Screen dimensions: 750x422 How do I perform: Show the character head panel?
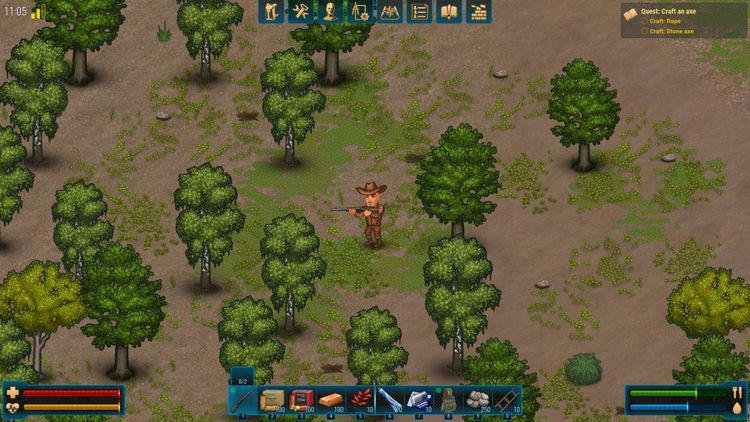click(330, 12)
